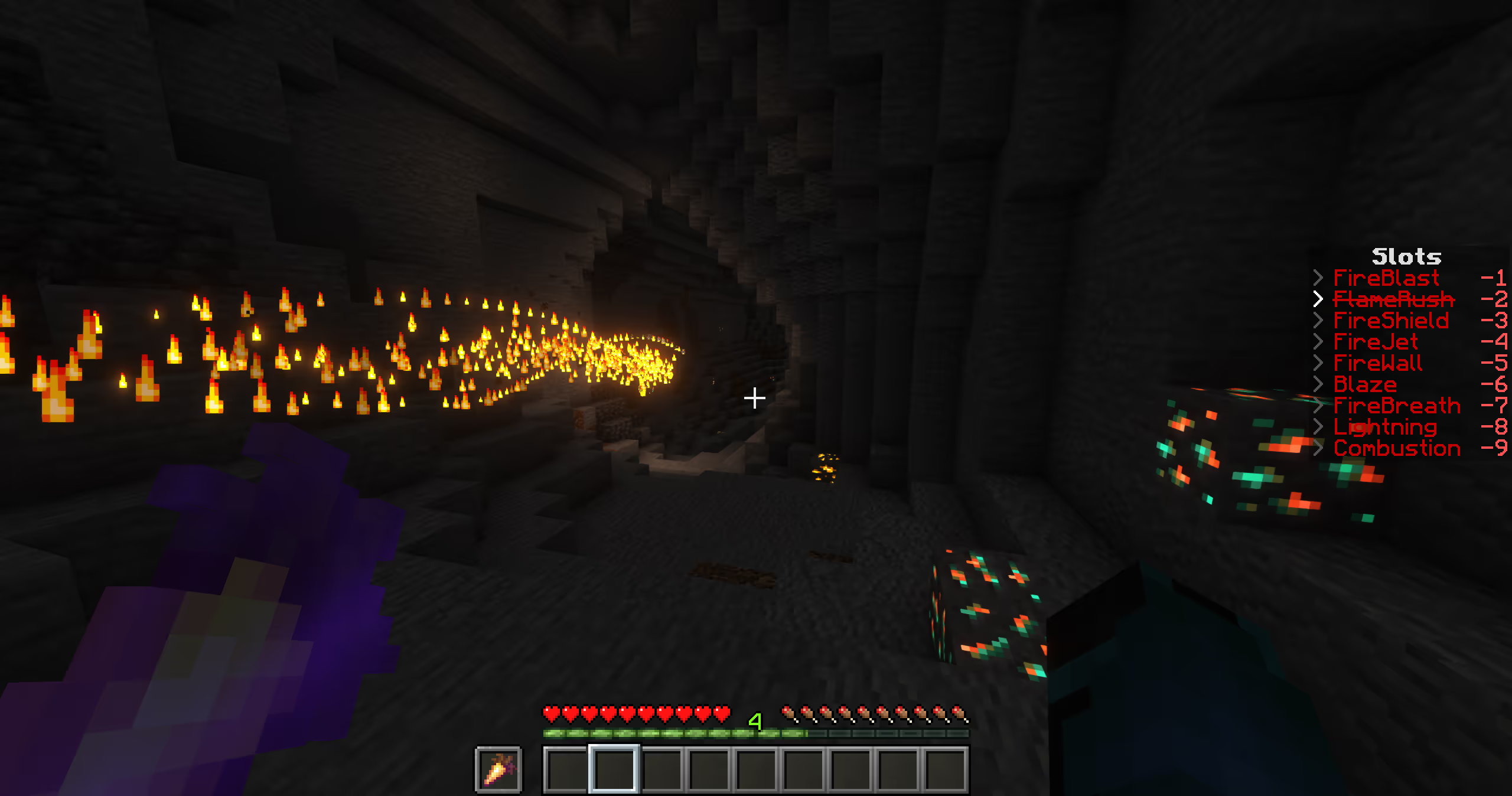Image resolution: width=1512 pixels, height=796 pixels.
Task: Choose FireBreath in the ability list
Action: [1396, 406]
